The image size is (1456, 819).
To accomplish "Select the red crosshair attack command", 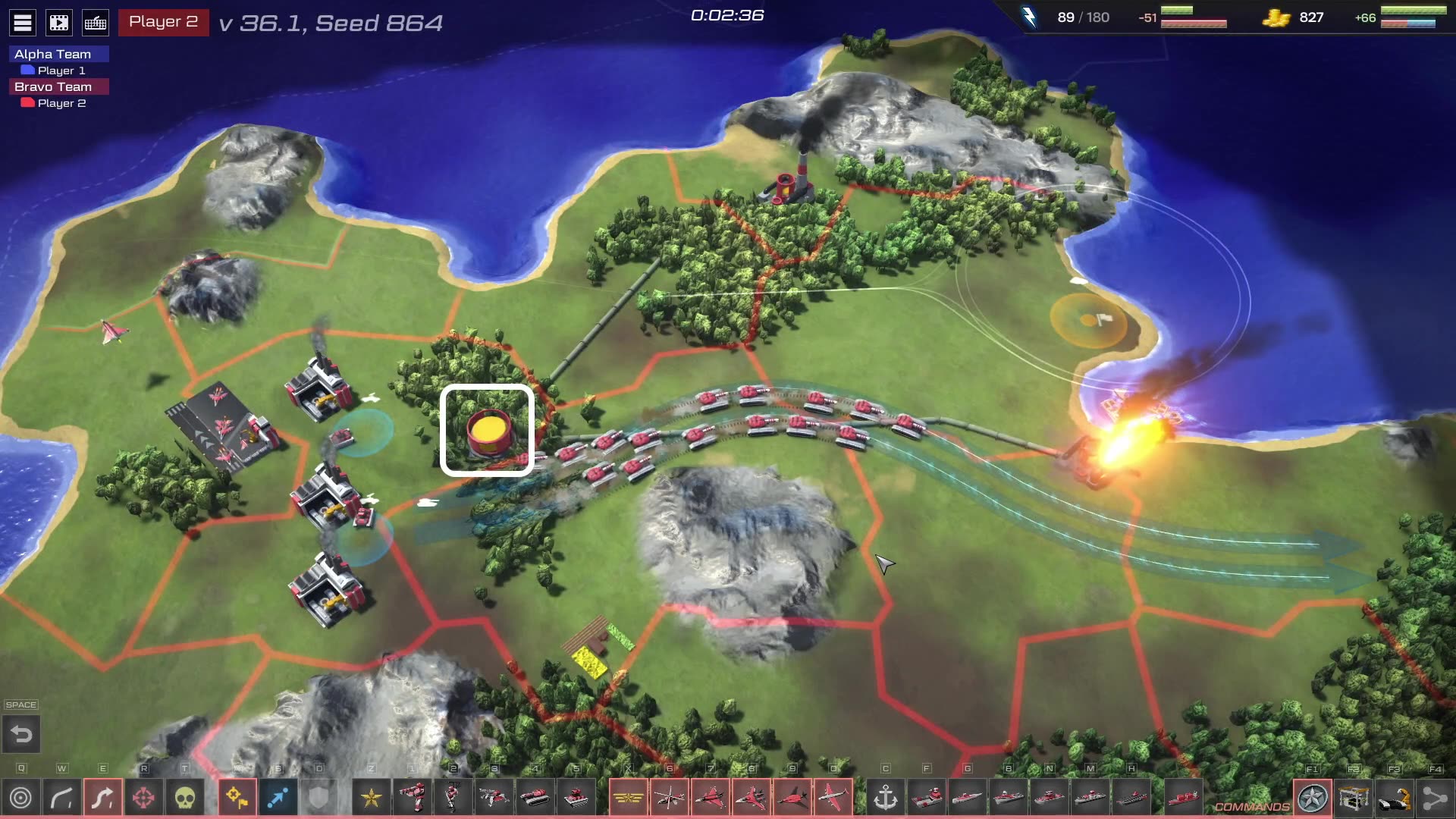I will 143,798.
